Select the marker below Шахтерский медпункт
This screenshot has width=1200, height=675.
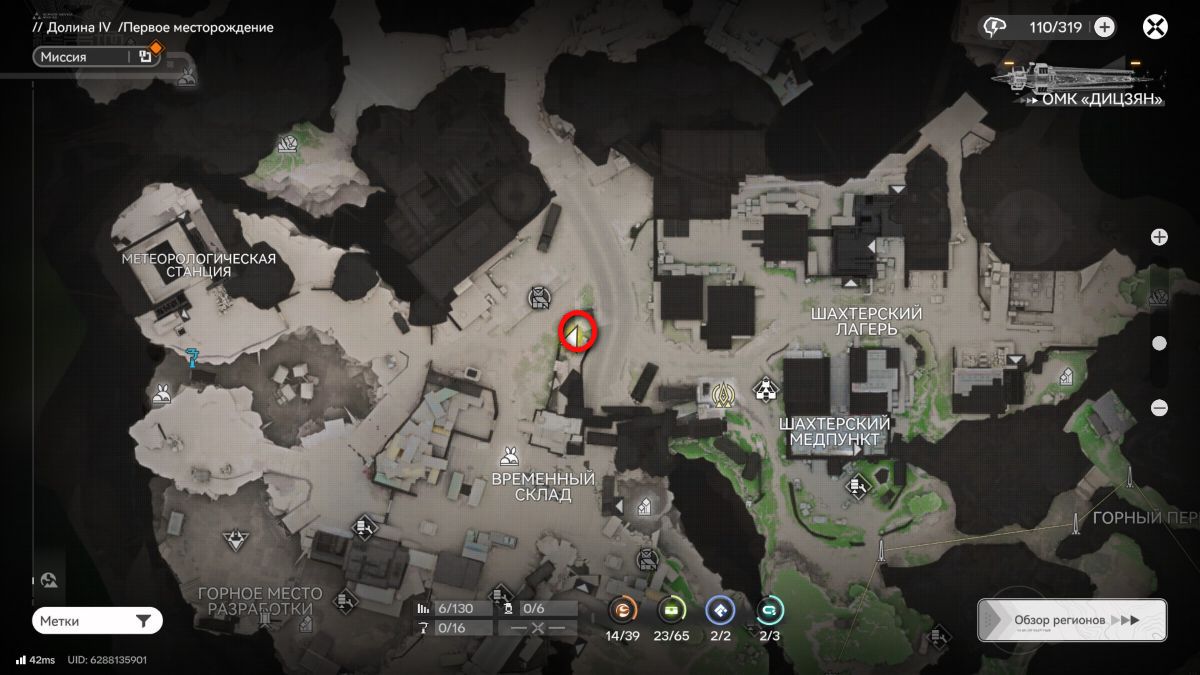coord(856,486)
